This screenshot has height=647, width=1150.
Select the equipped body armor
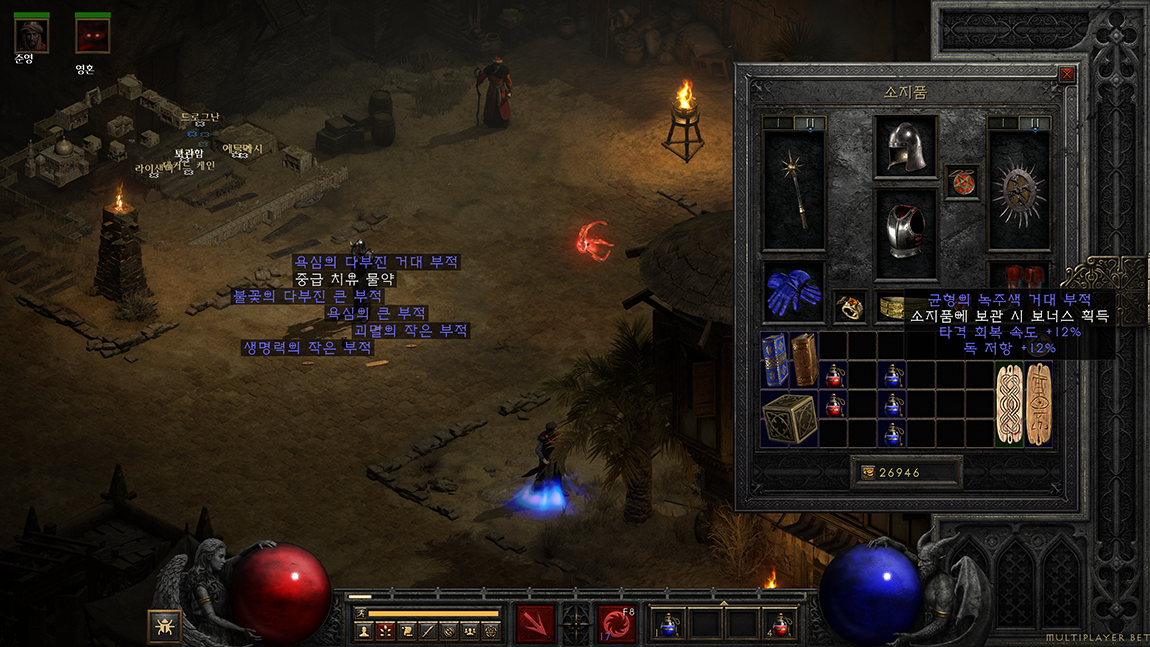coord(905,233)
